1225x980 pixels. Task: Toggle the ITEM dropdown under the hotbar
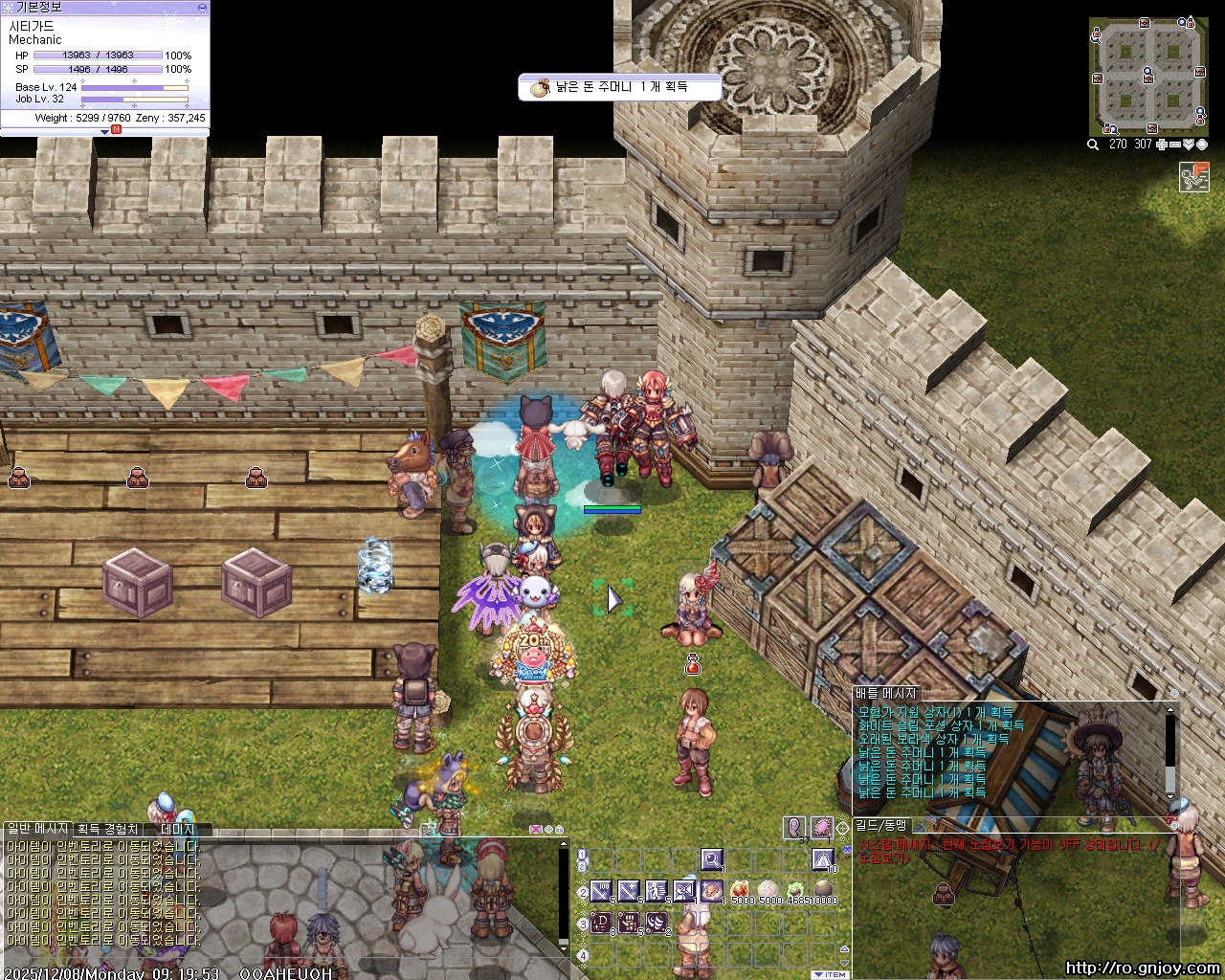pos(830,974)
